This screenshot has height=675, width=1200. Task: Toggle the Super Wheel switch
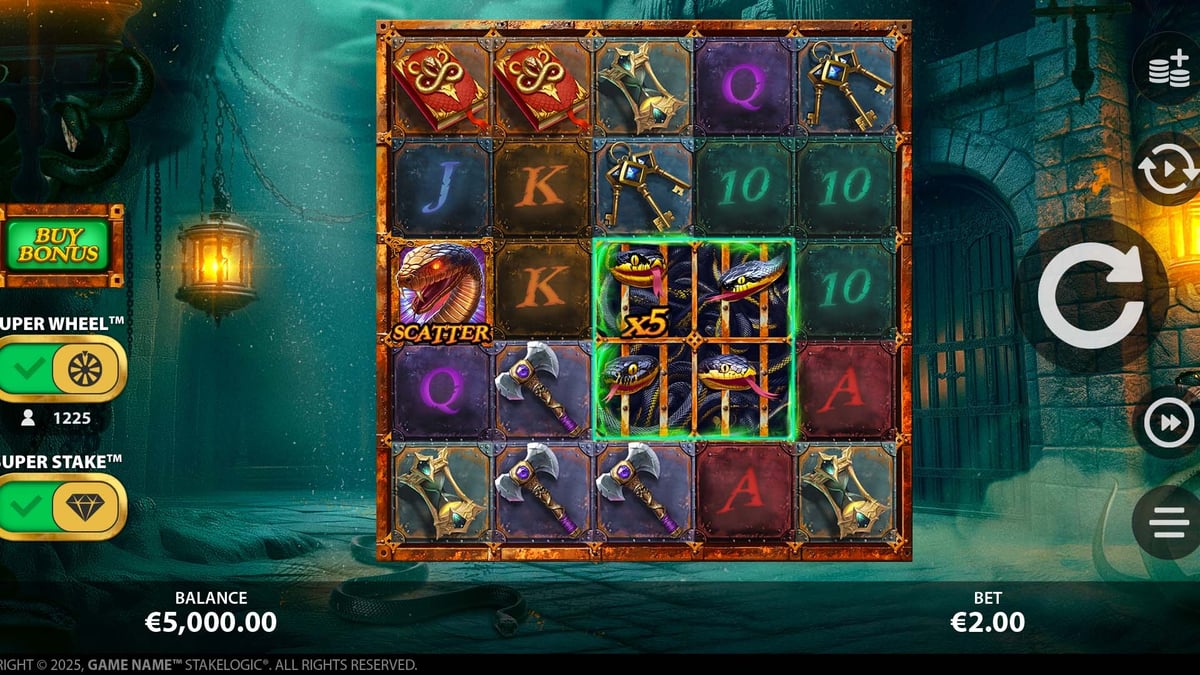tap(62, 369)
